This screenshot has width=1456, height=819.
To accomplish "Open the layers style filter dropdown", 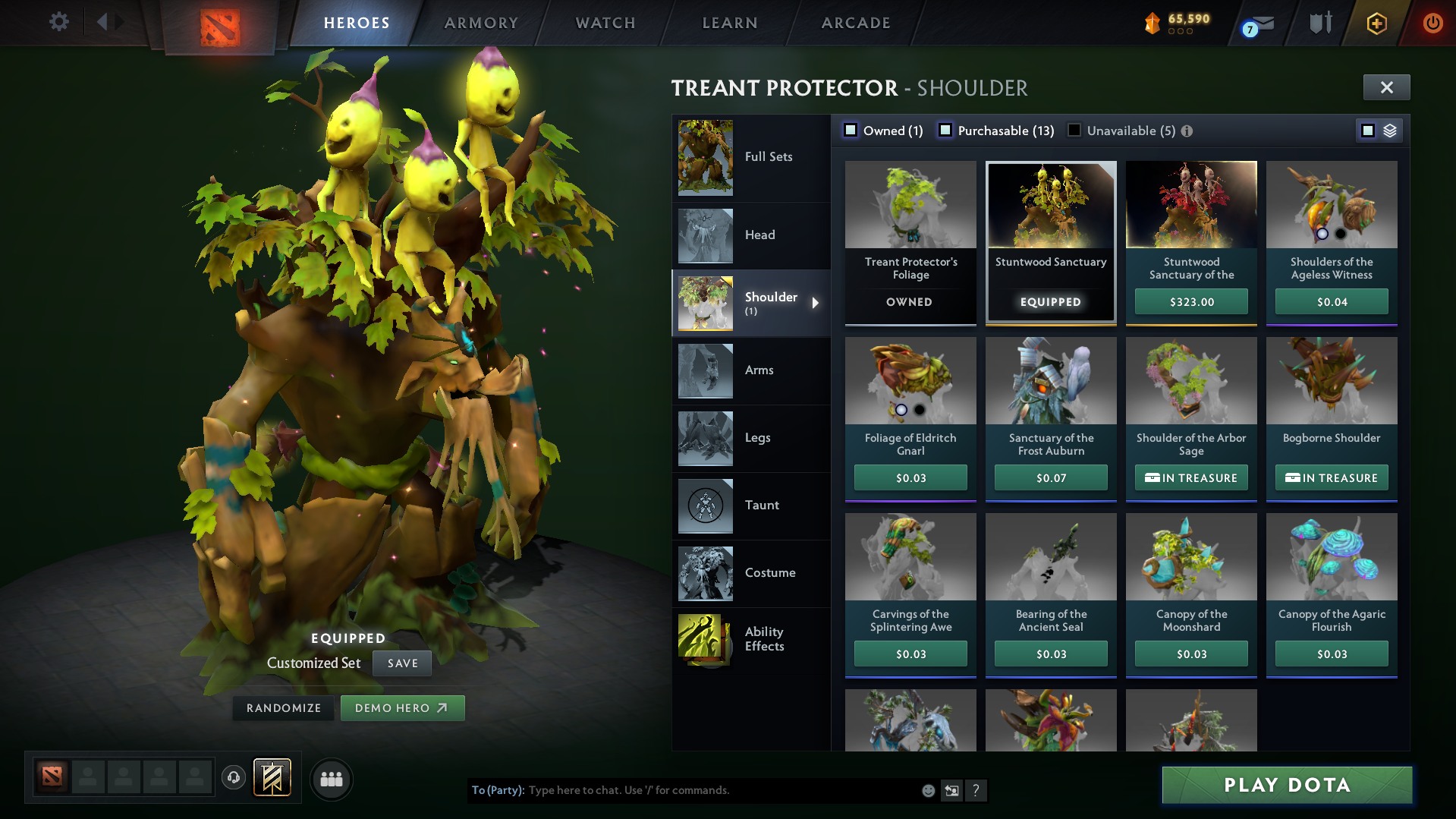I will pyautogui.click(x=1389, y=130).
